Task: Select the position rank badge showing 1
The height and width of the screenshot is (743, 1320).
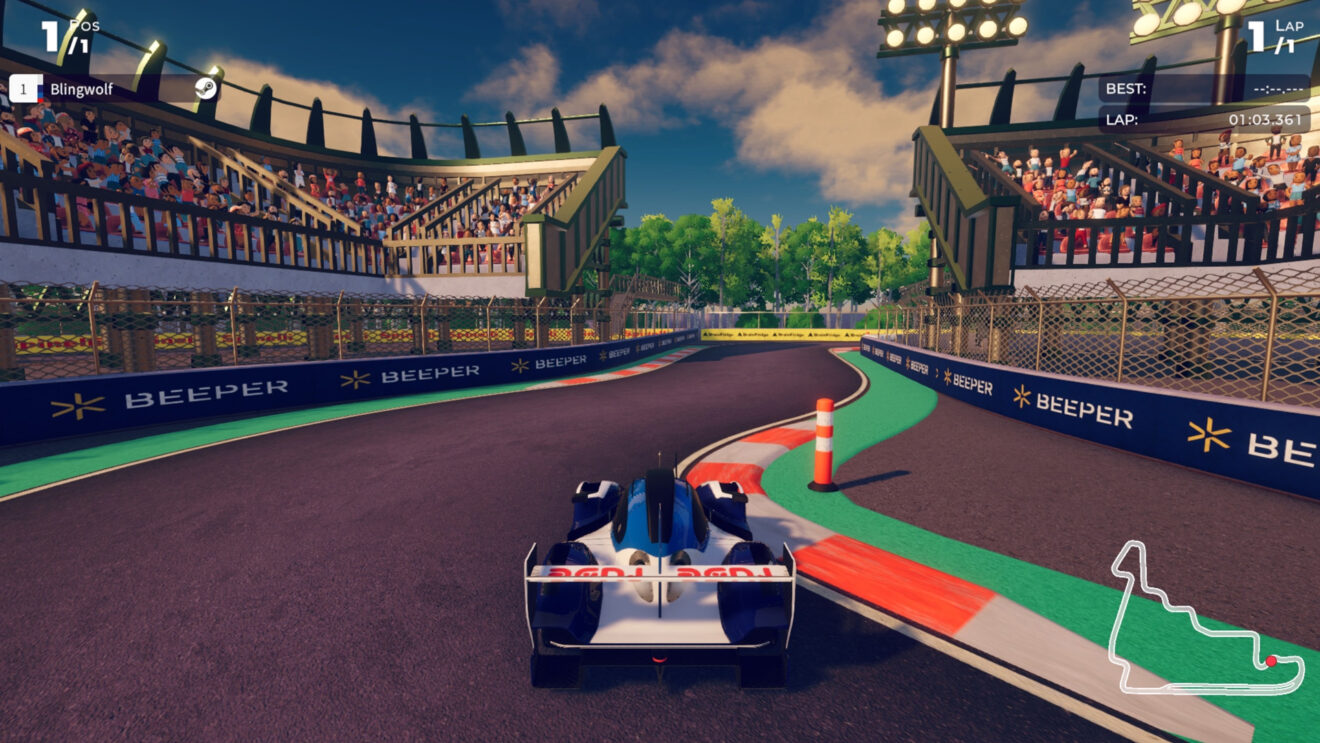Action: pos(25,88)
